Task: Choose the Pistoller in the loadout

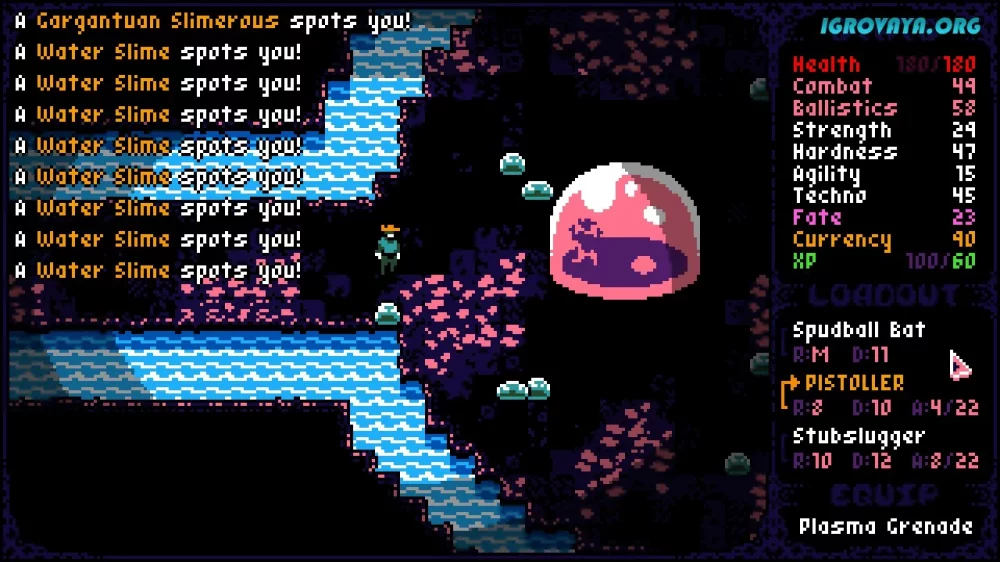Action: (853, 383)
